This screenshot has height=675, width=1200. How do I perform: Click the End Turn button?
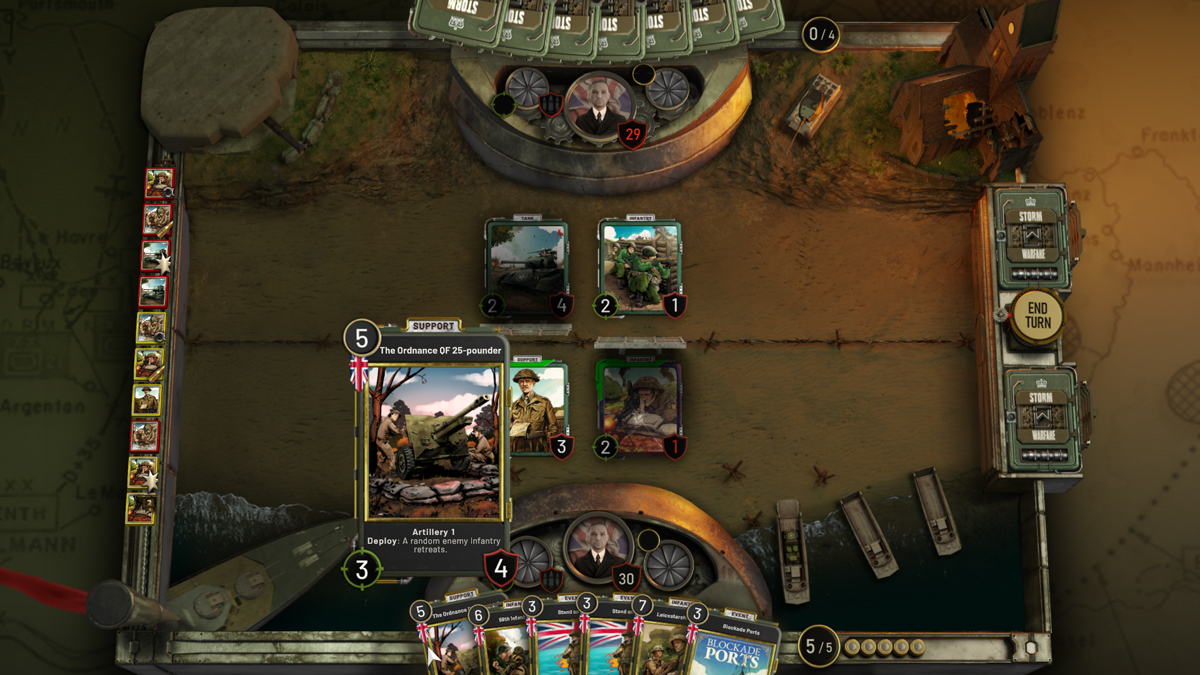1037,316
